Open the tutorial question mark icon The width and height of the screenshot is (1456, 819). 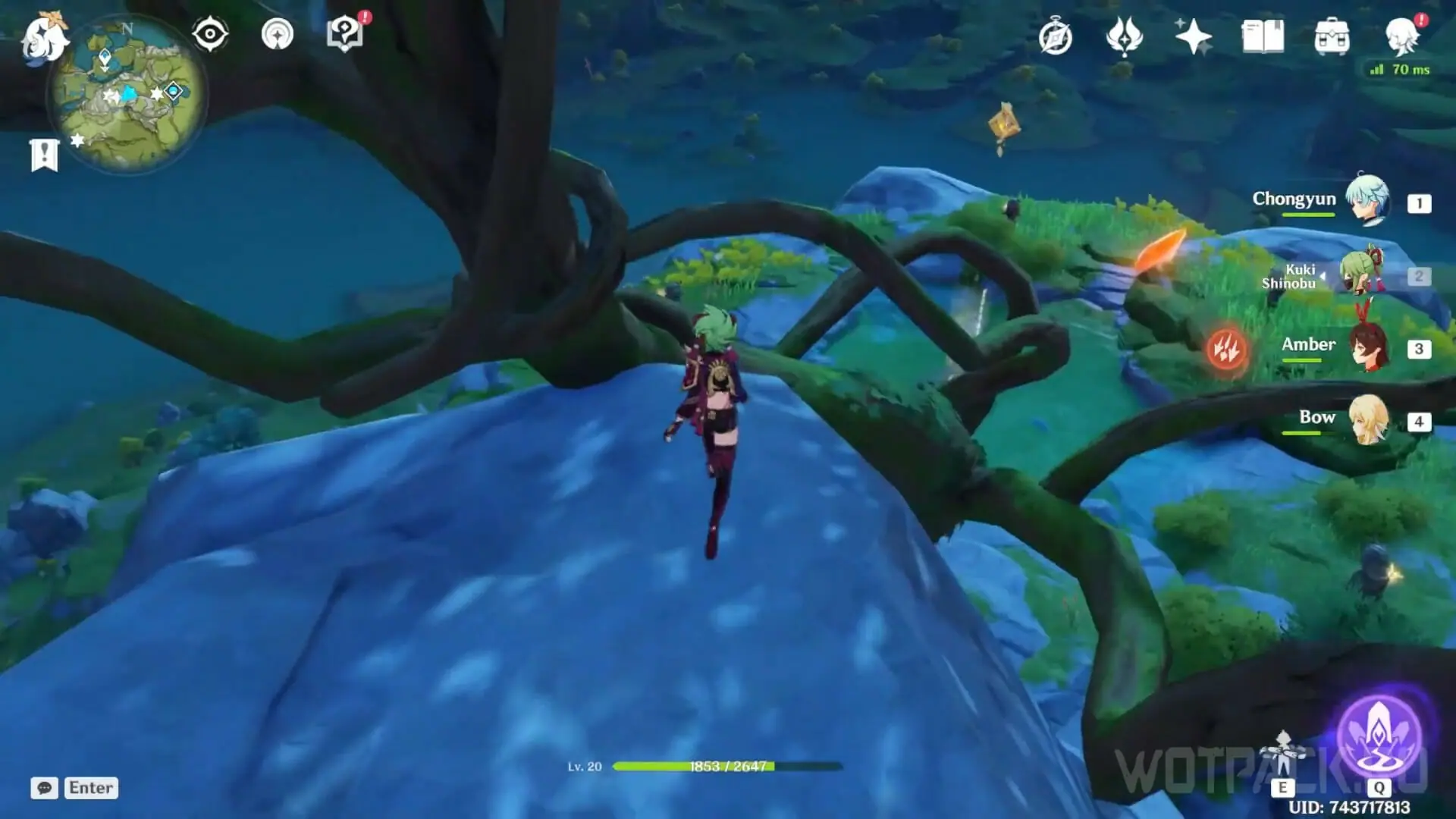345,34
